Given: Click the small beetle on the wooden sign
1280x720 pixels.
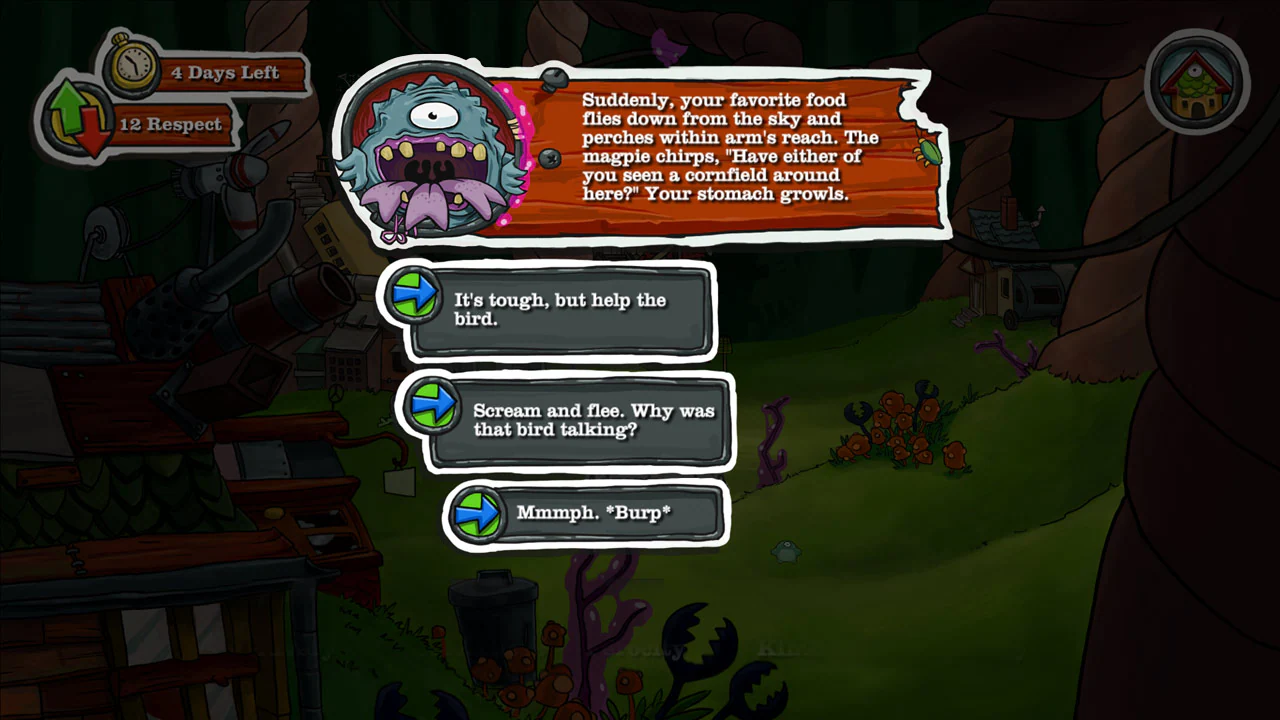Looking at the screenshot, I should click(928, 153).
